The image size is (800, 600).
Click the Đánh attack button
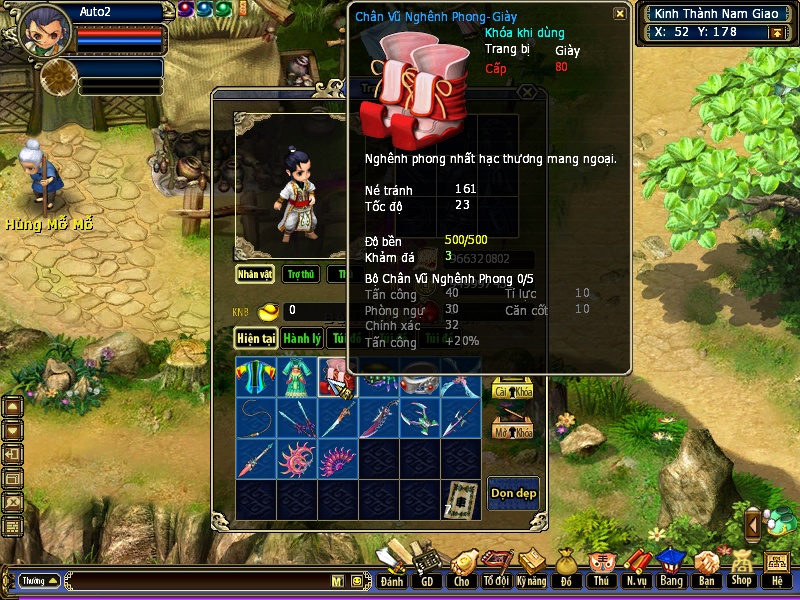[392, 568]
